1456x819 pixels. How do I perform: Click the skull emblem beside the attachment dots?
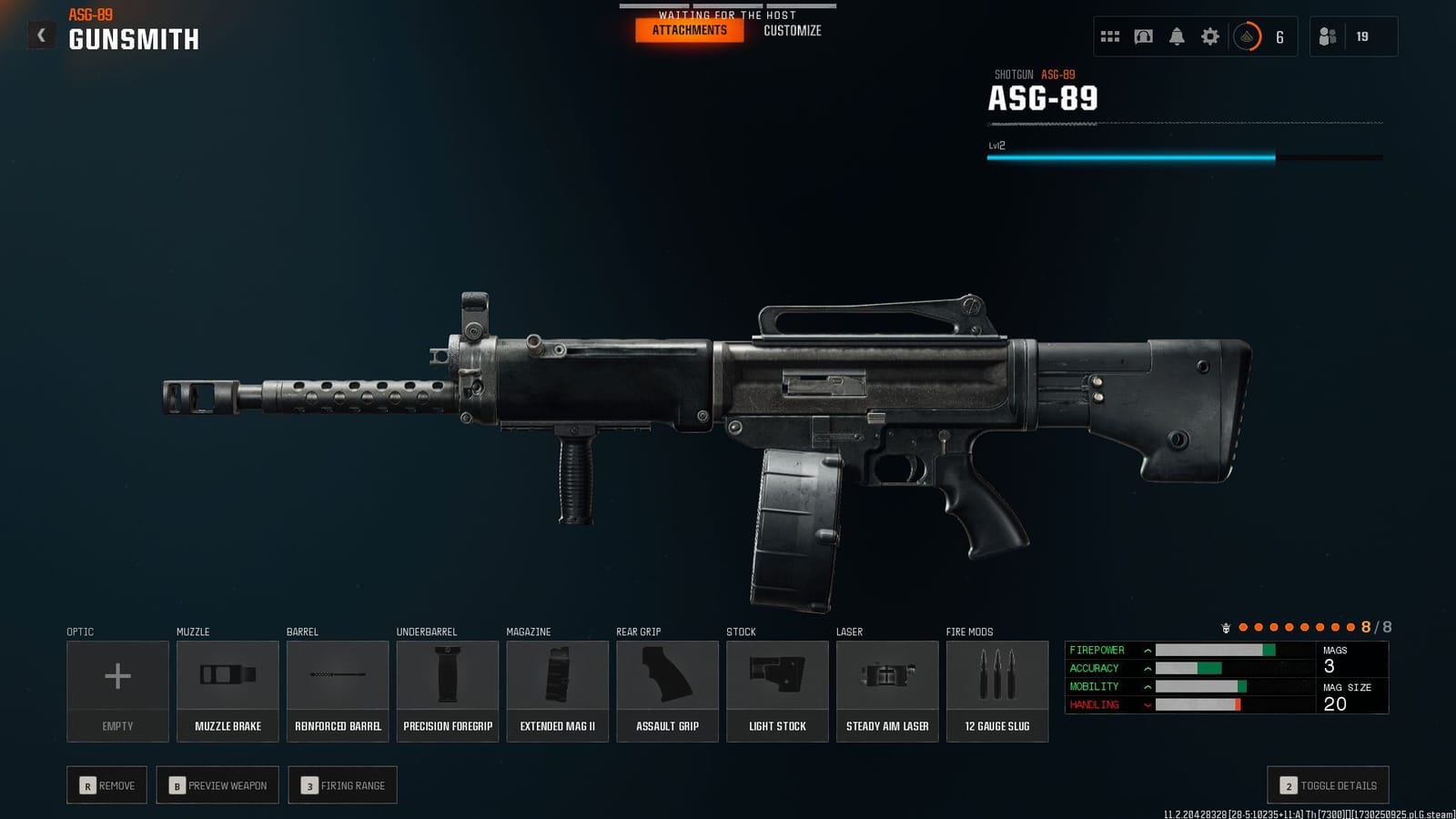coord(1228,627)
